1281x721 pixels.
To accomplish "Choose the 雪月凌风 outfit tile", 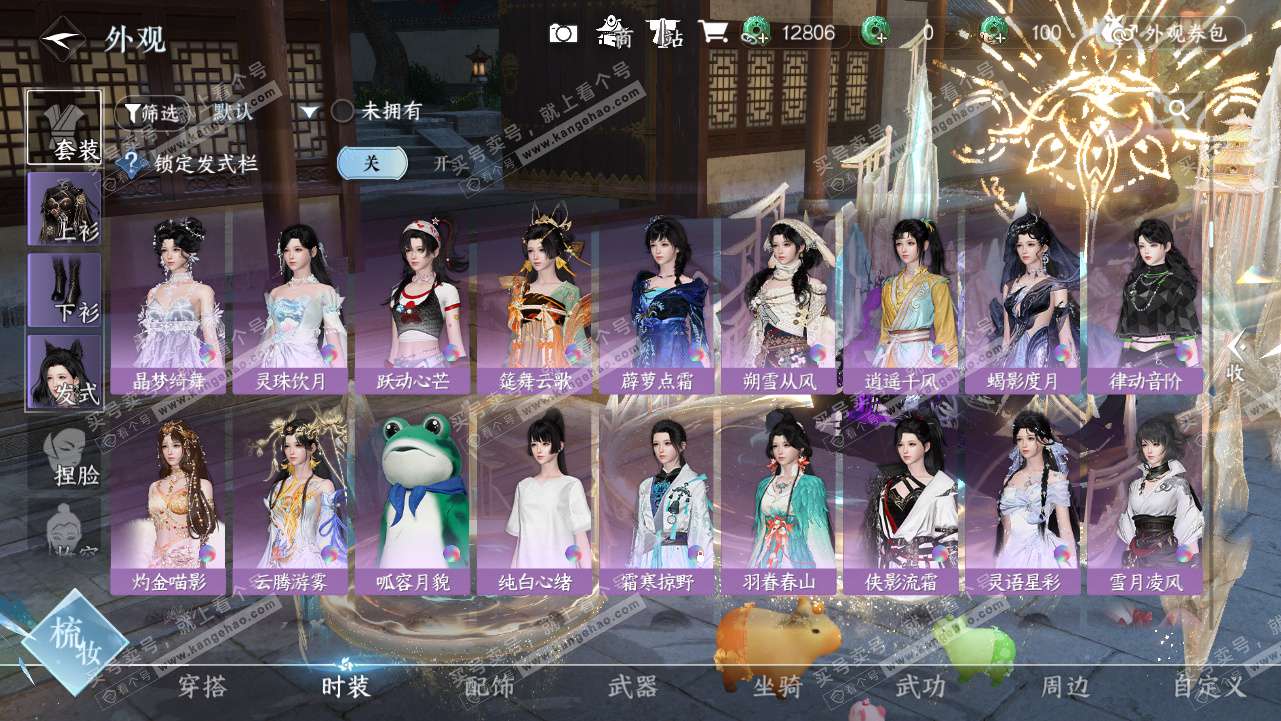I will coord(1146,502).
